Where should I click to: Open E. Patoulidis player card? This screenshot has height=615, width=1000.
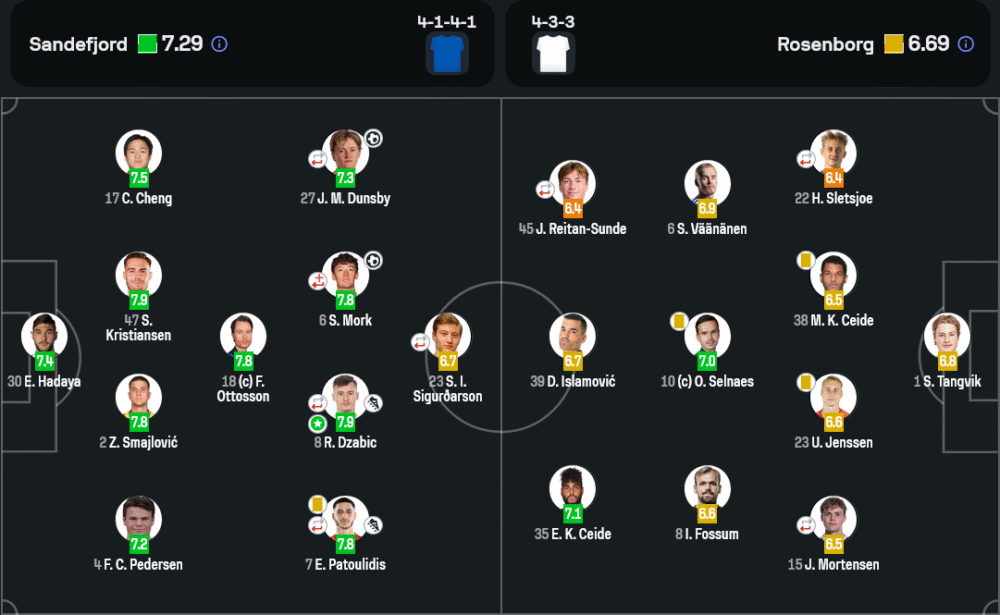345,519
